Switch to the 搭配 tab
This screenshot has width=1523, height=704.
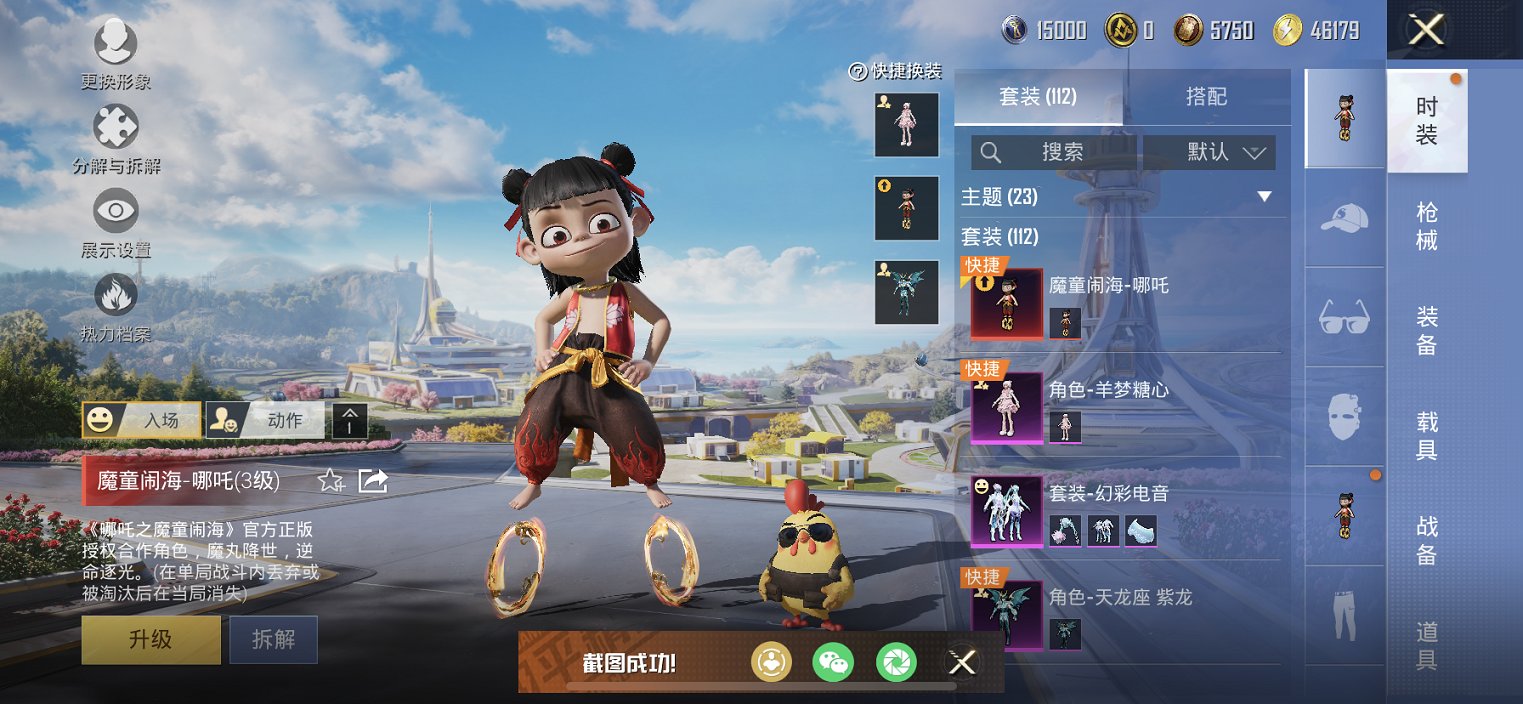click(x=1206, y=97)
